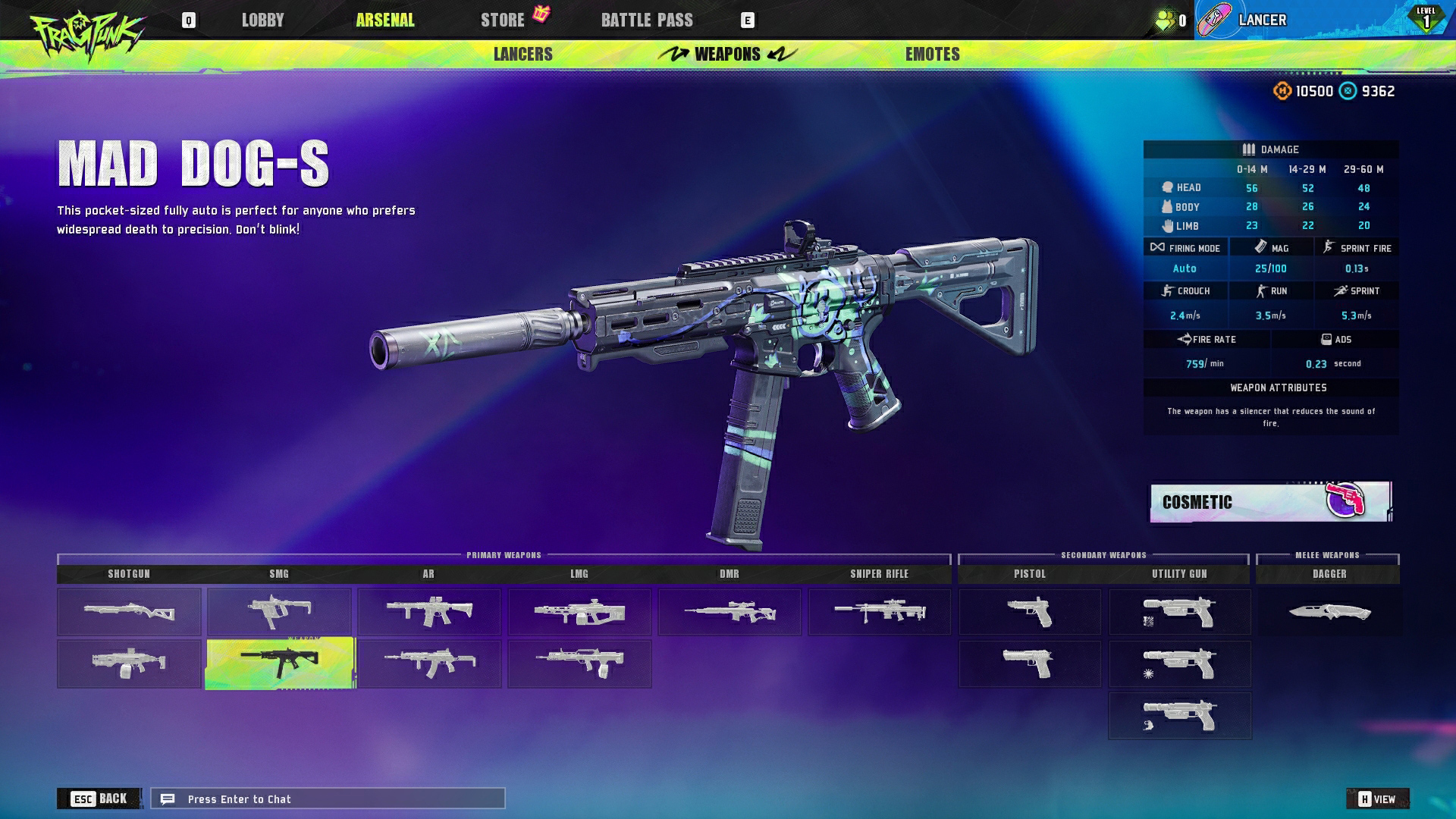Screen dimensions: 1456x819
Task: Choose the DMR weapon slot
Action: coord(729,611)
